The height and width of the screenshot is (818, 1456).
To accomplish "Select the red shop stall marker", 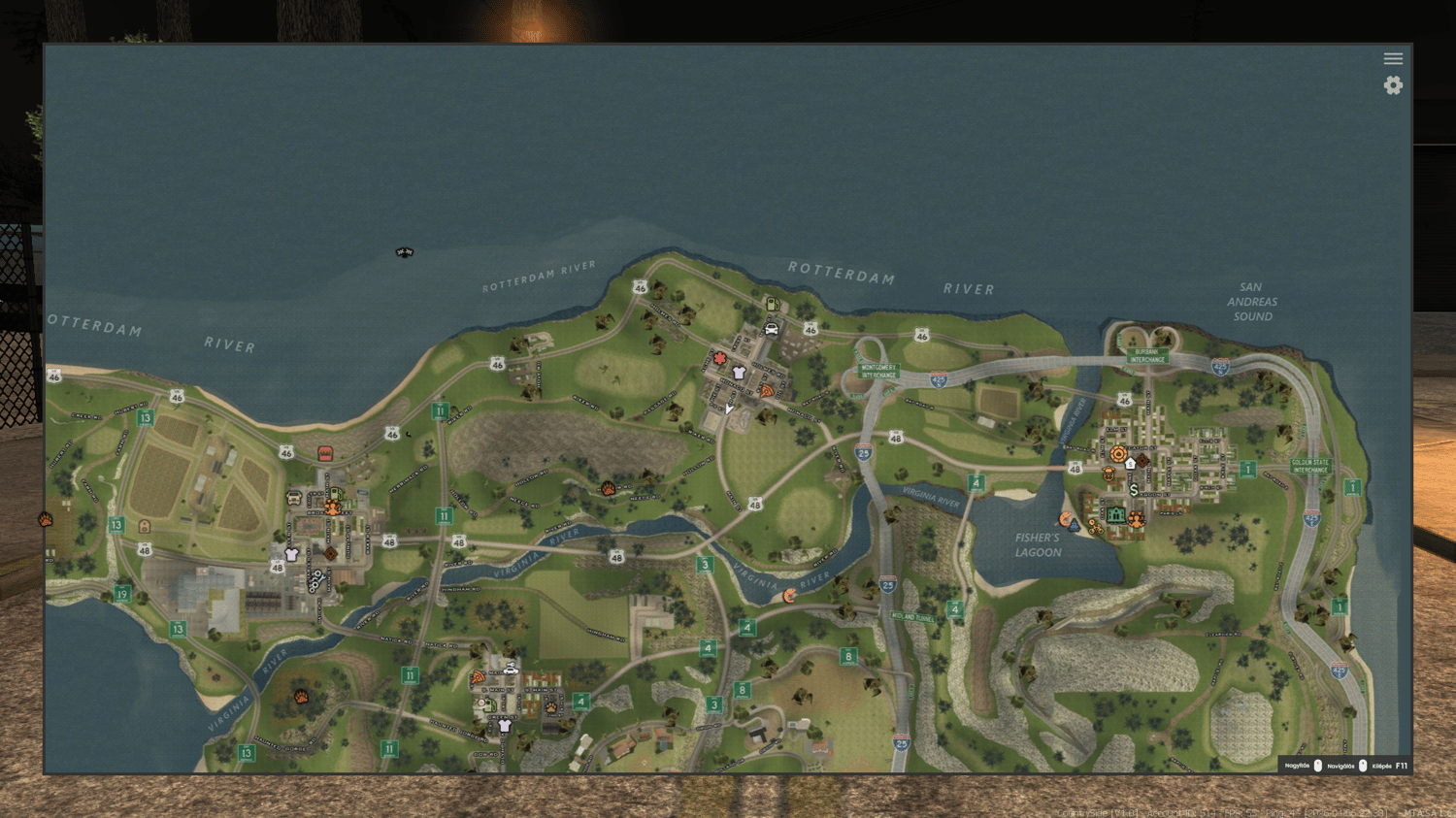I will click(x=325, y=453).
